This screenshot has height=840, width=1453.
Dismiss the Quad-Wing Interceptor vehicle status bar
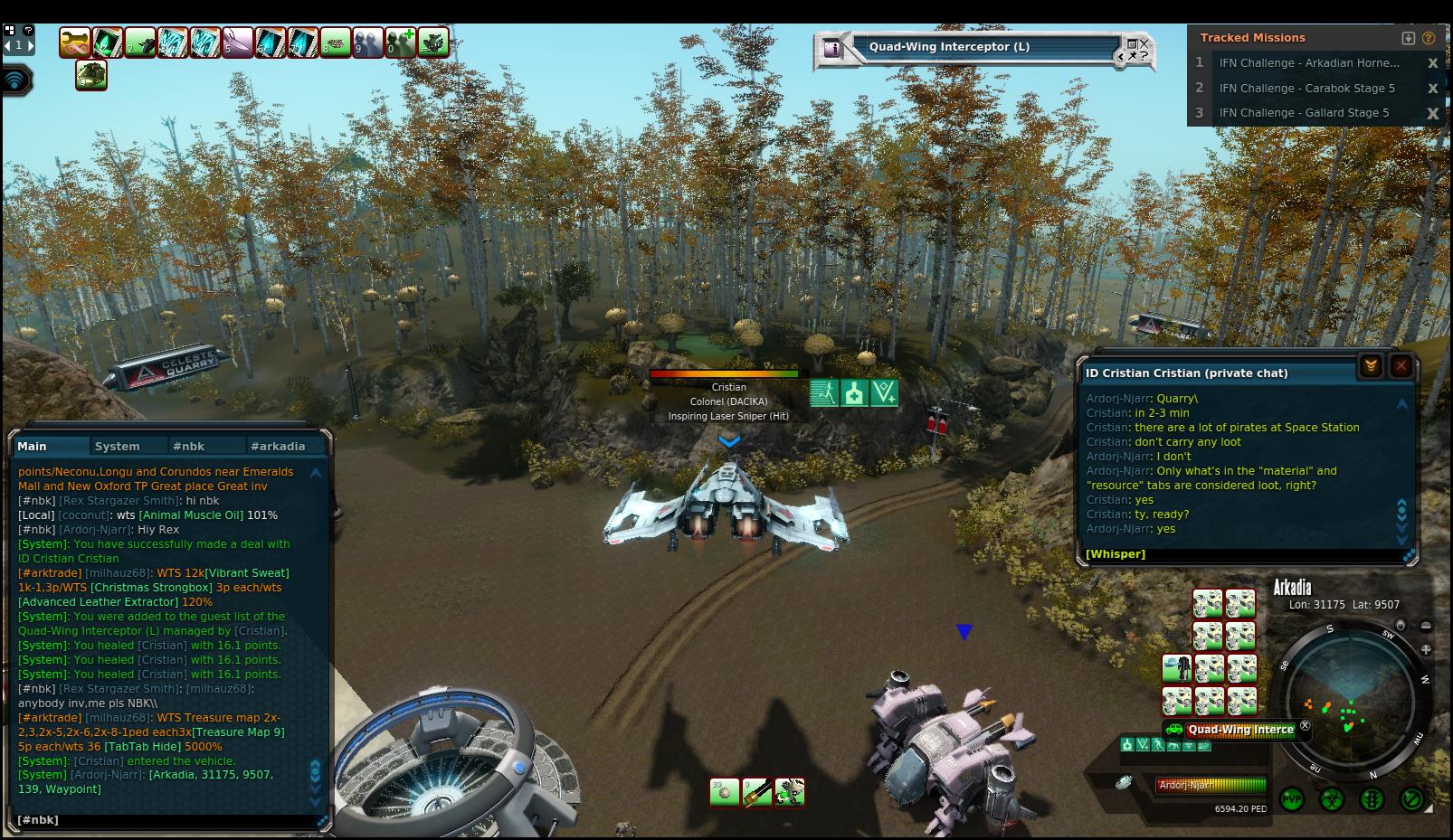(1305, 725)
